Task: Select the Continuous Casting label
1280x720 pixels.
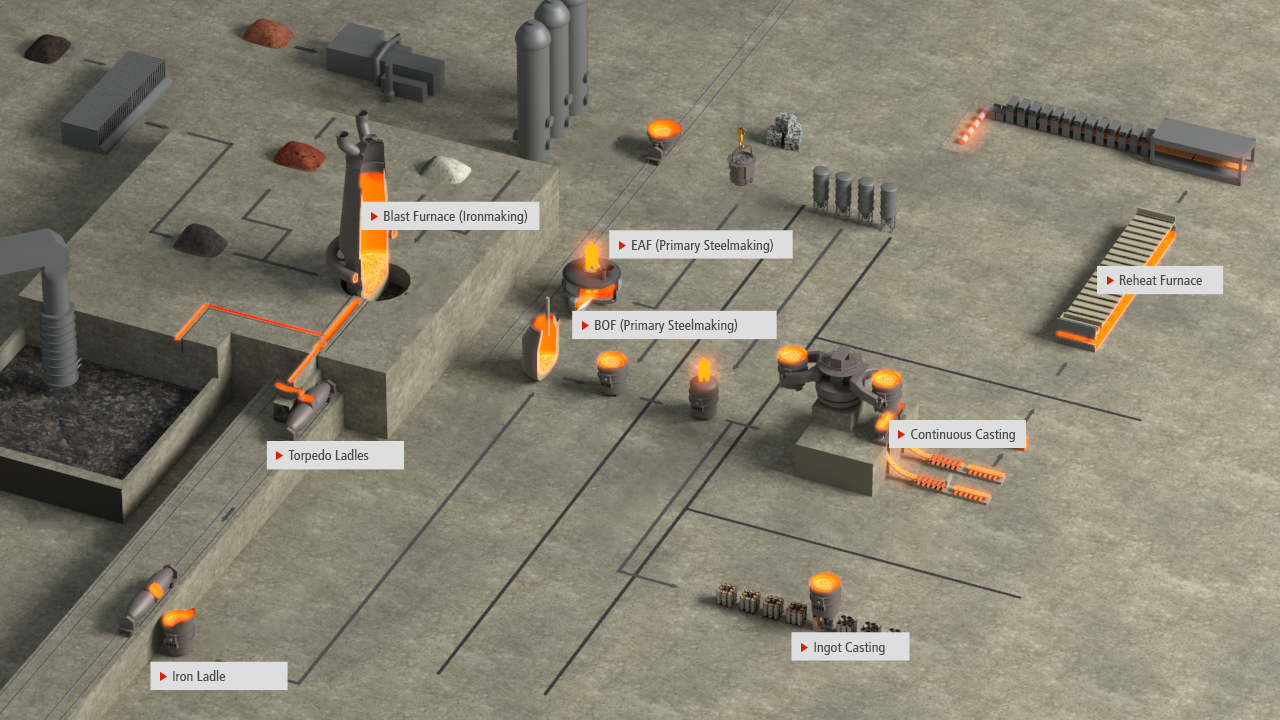Action: point(957,434)
